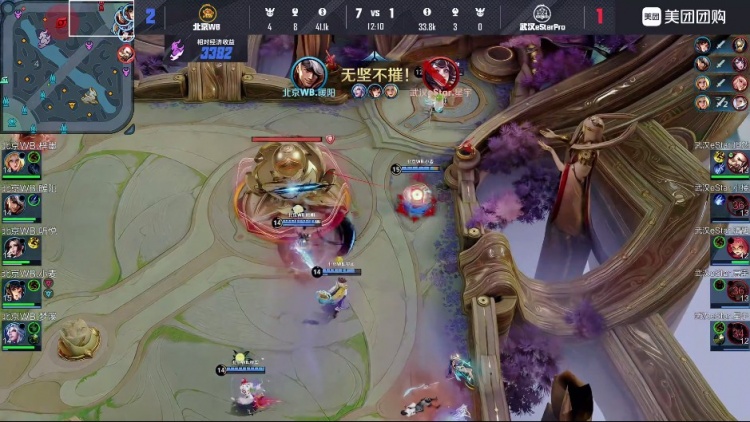Open the 美团团购 sponsor logo
750x422 pixels.
coord(684,16)
